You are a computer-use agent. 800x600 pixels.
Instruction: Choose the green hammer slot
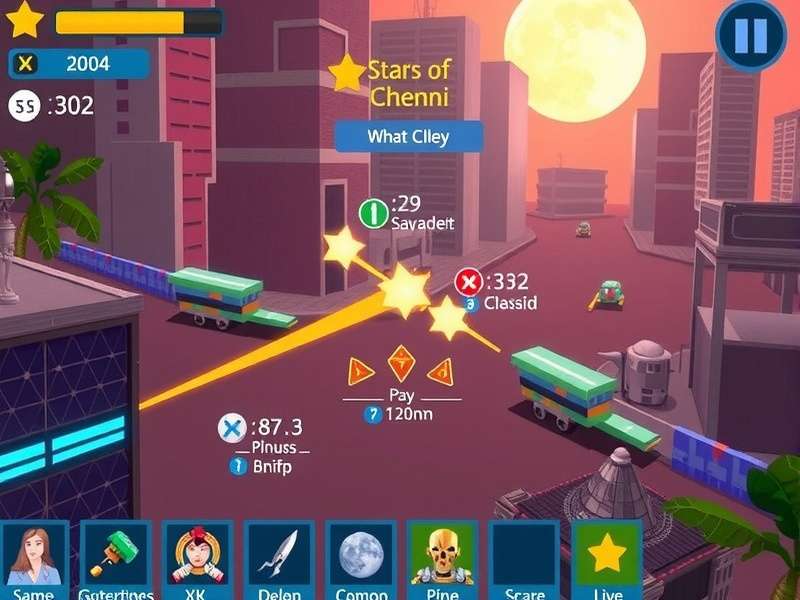[116, 556]
